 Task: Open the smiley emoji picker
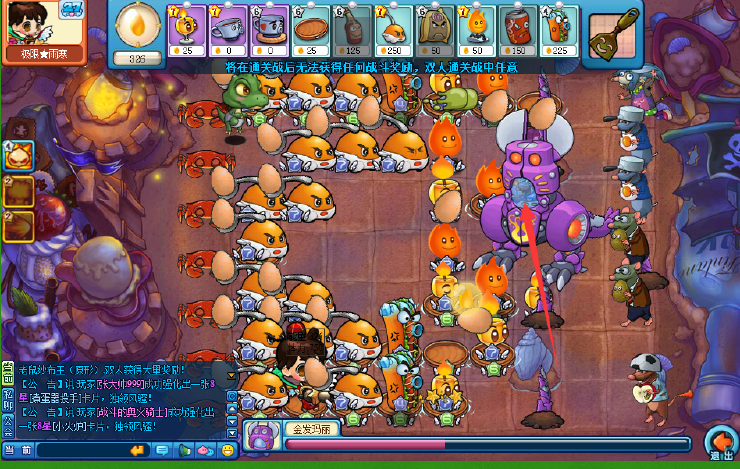pyautogui.click(x=228, y=451)
